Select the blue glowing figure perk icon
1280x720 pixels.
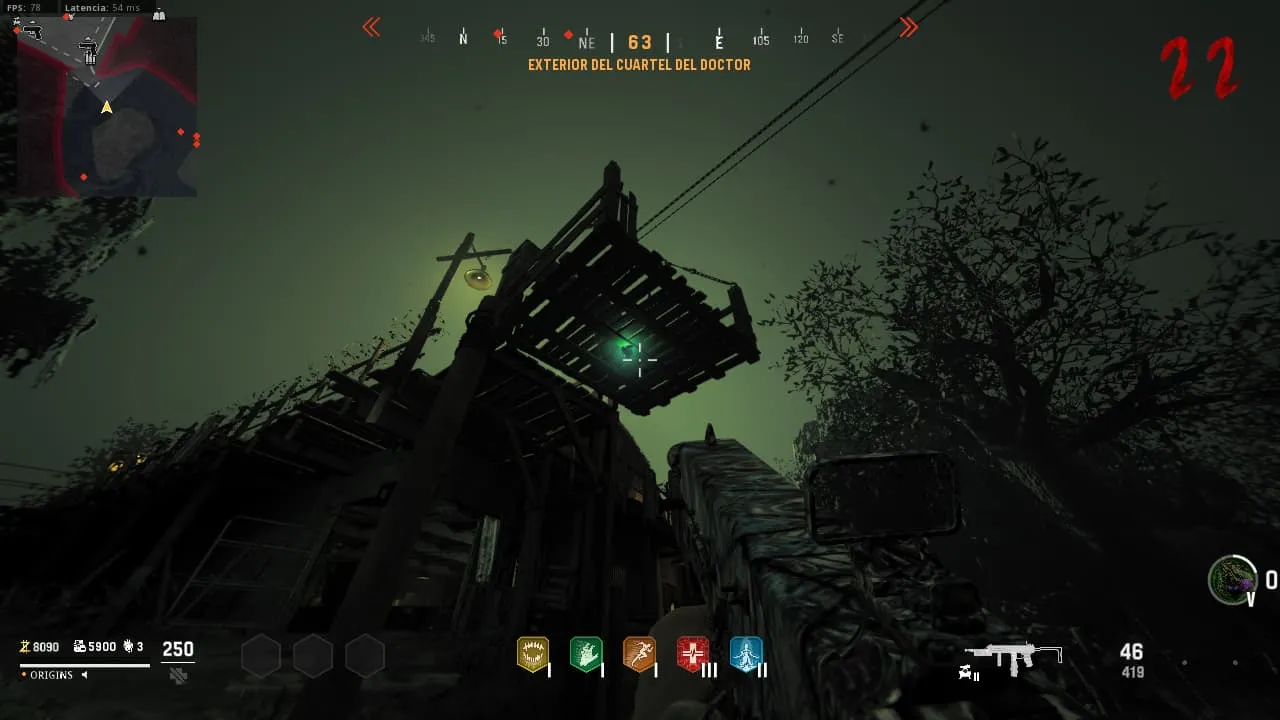746,655
